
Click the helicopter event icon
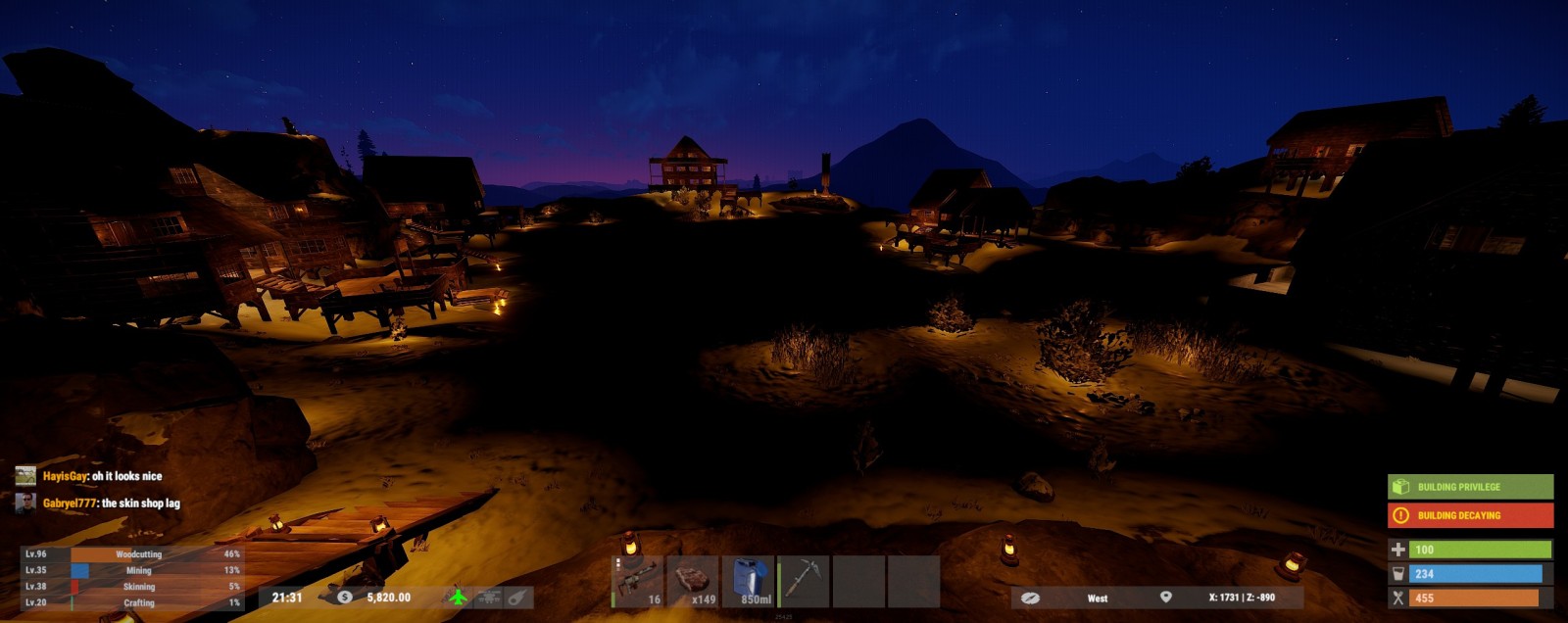[488, 597]
